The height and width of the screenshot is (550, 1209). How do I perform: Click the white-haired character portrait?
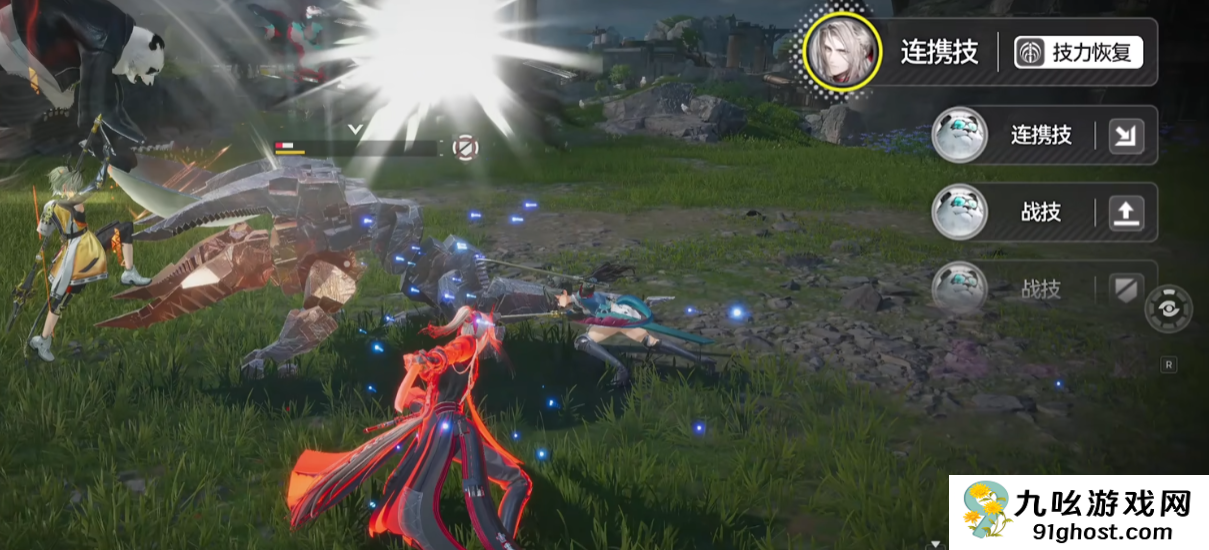(x=842, y=53)
